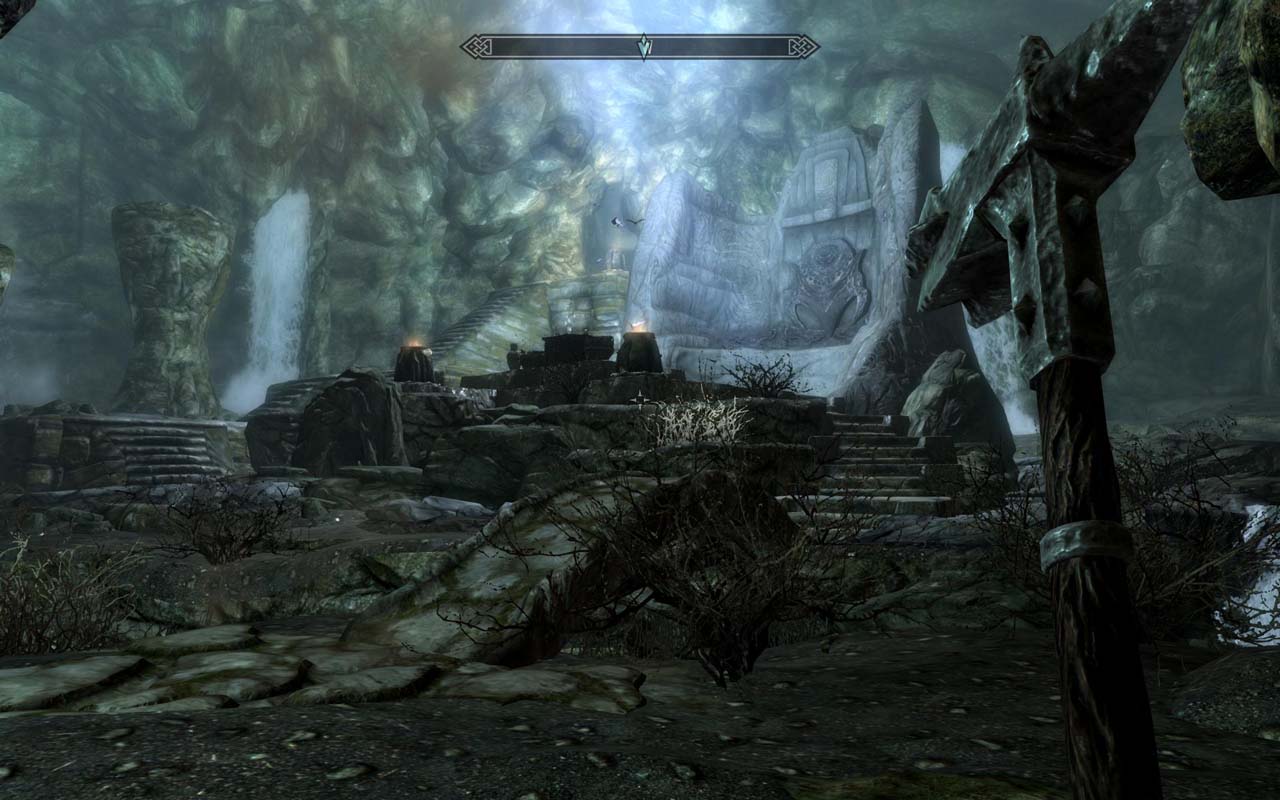Screen dimensions: 1280x800
Task: Select the quest objective marker on the compass
Action: pos(643,45)
